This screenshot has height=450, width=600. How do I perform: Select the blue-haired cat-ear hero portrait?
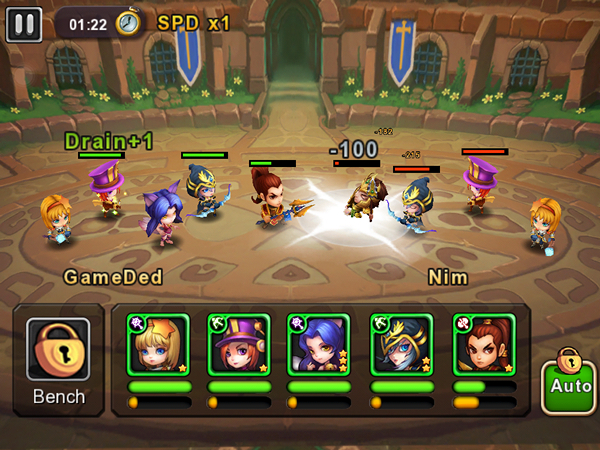pyautogui.click(x=319, y=344)
